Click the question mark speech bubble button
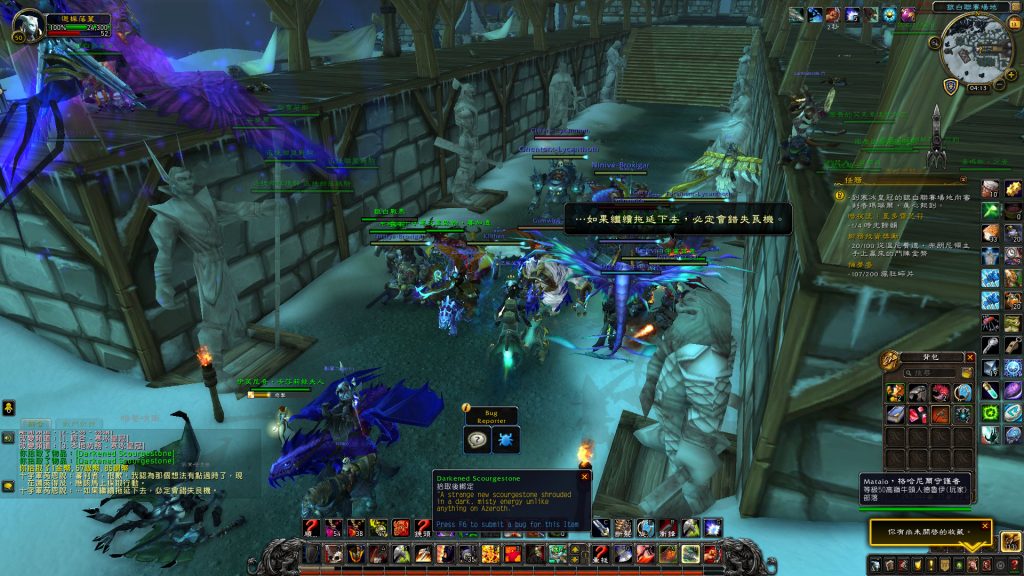The image size is (1024, 576). pos(477,439)
